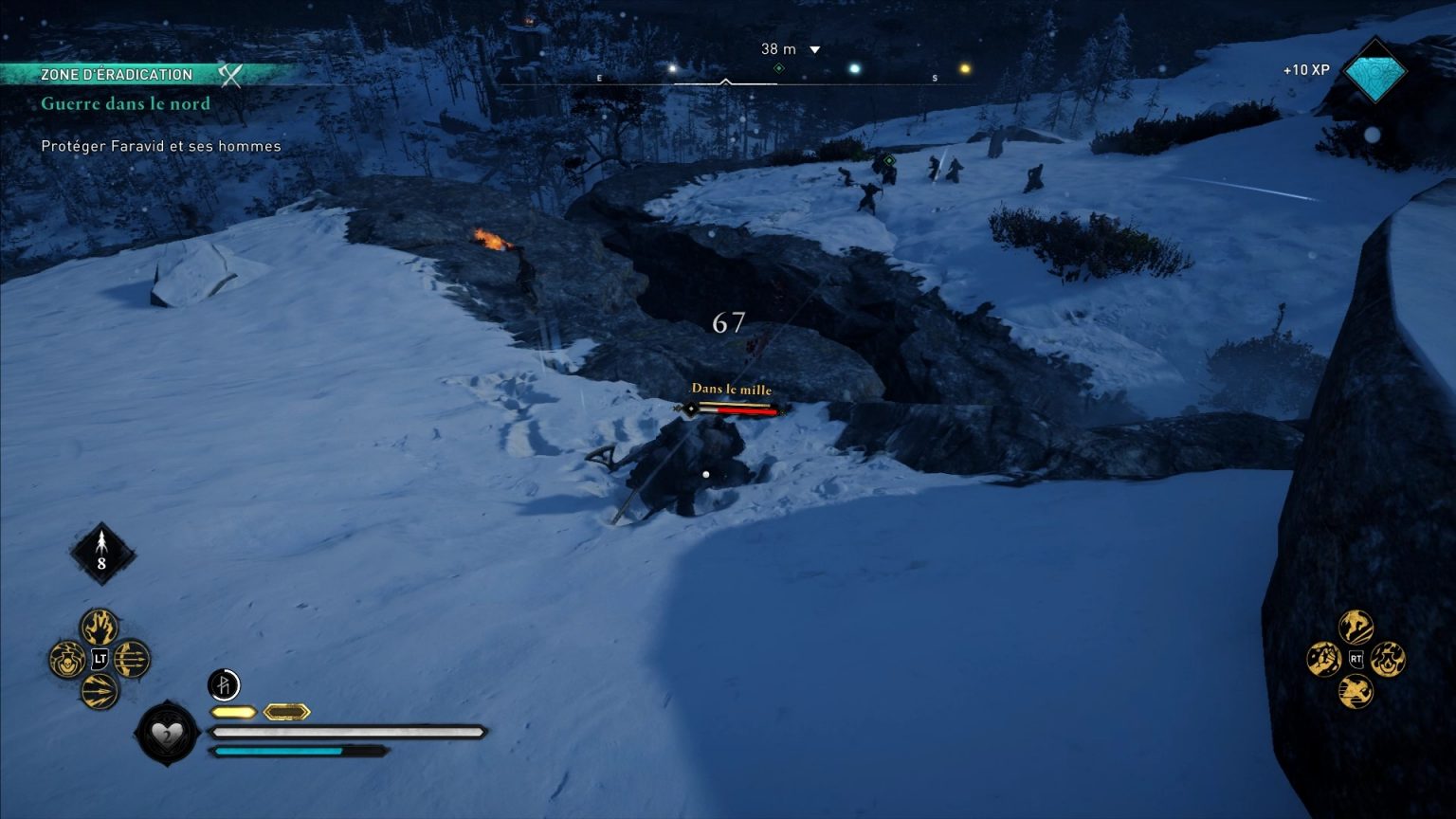Click the green objective diamond on the compass
The height and width of the screenshot is (819, 1456).
pos(780,66)
